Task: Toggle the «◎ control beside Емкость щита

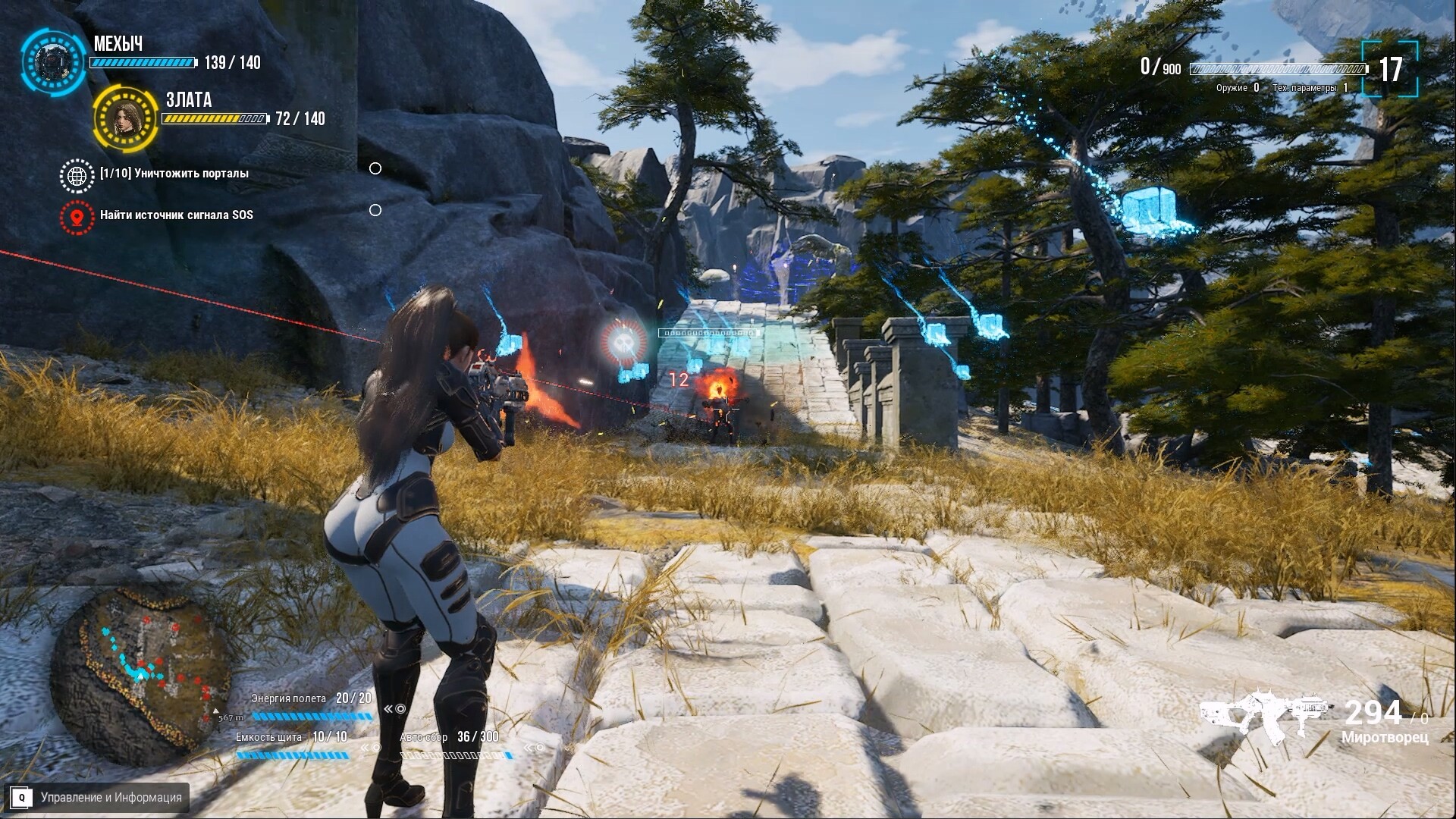Action: click(x=372, y=748)
